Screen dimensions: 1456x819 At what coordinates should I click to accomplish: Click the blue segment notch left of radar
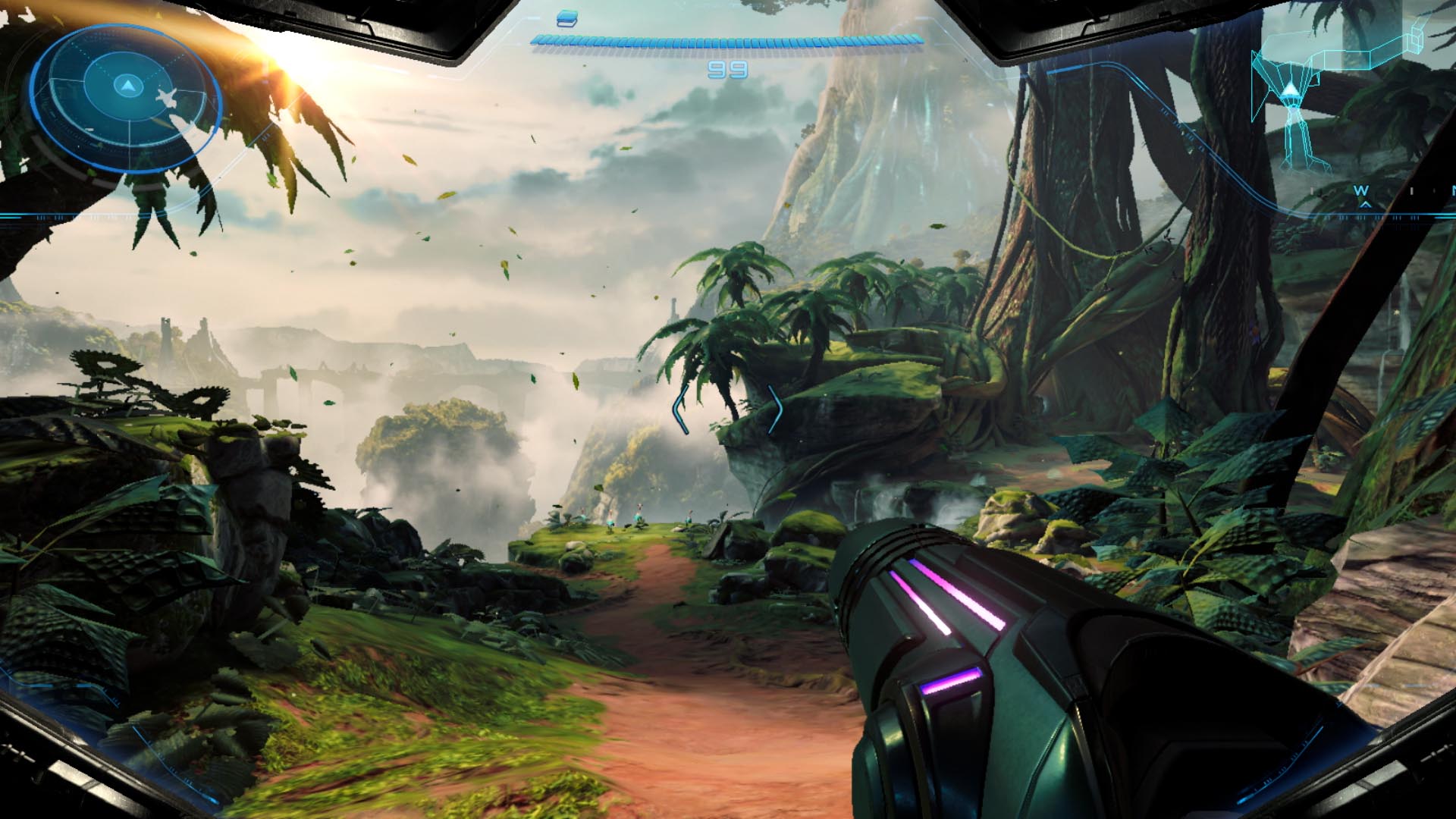(11, 216)
